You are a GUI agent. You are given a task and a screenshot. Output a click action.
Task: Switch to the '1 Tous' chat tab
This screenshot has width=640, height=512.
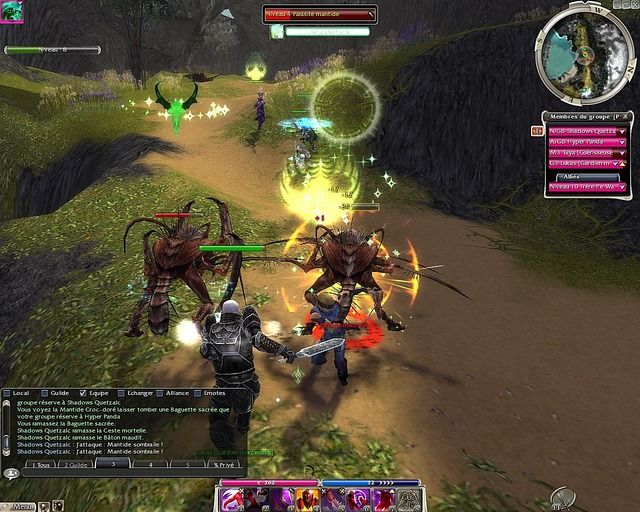click(x=40, y=464)
